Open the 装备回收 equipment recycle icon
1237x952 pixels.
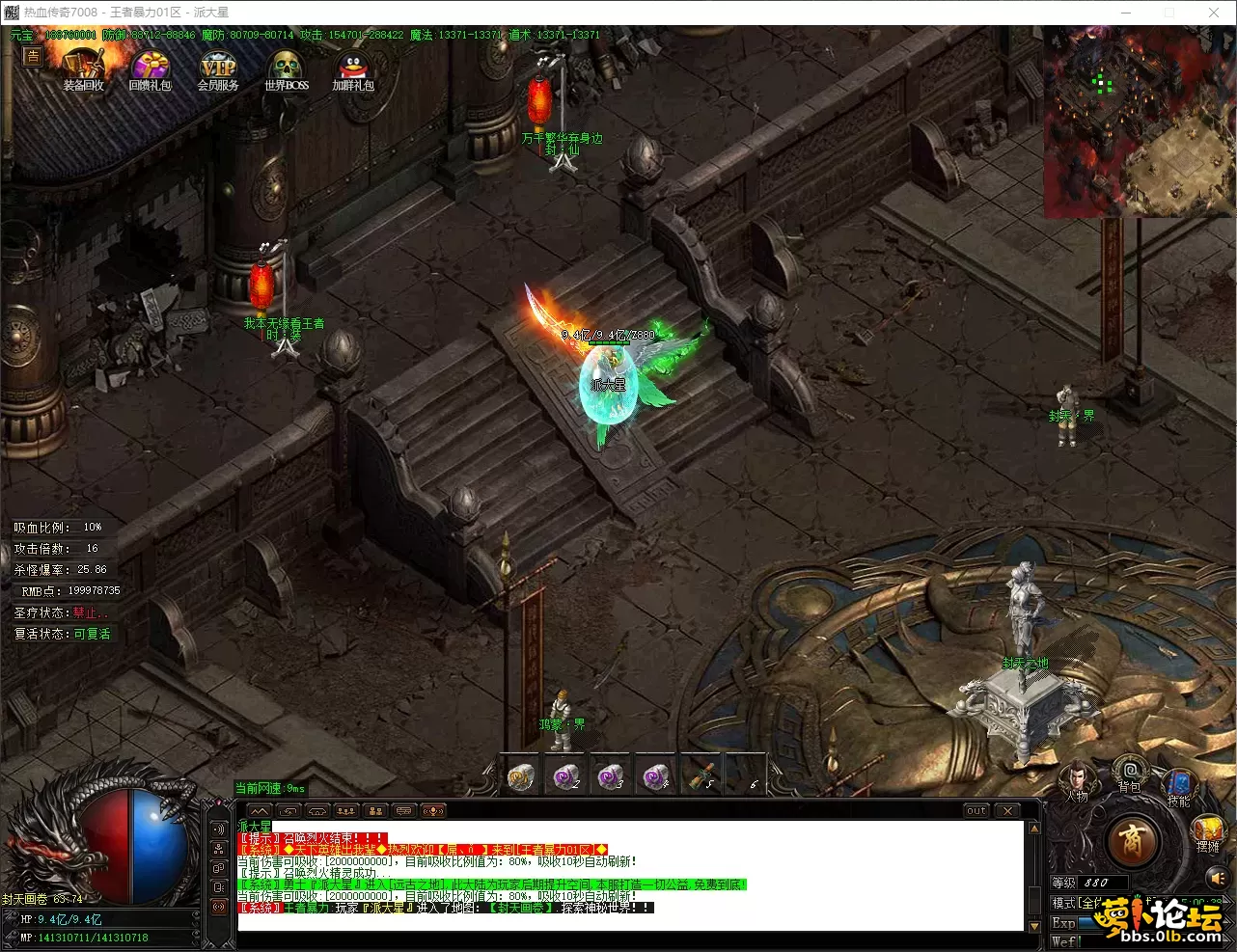tap(84, 68)
